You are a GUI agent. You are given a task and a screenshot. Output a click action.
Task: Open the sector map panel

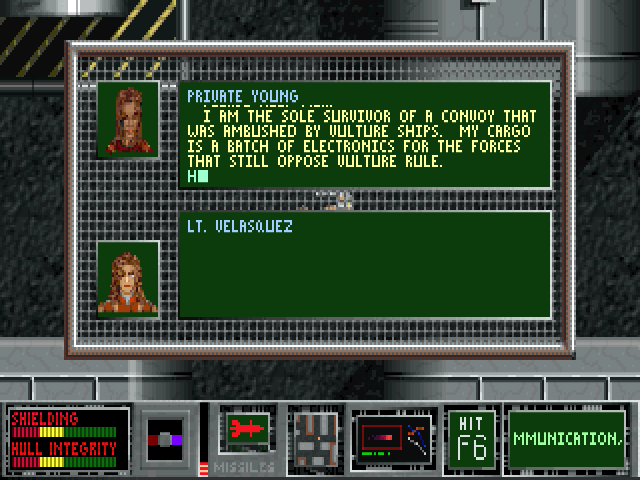pyautogui.click(x=314, y=437)
